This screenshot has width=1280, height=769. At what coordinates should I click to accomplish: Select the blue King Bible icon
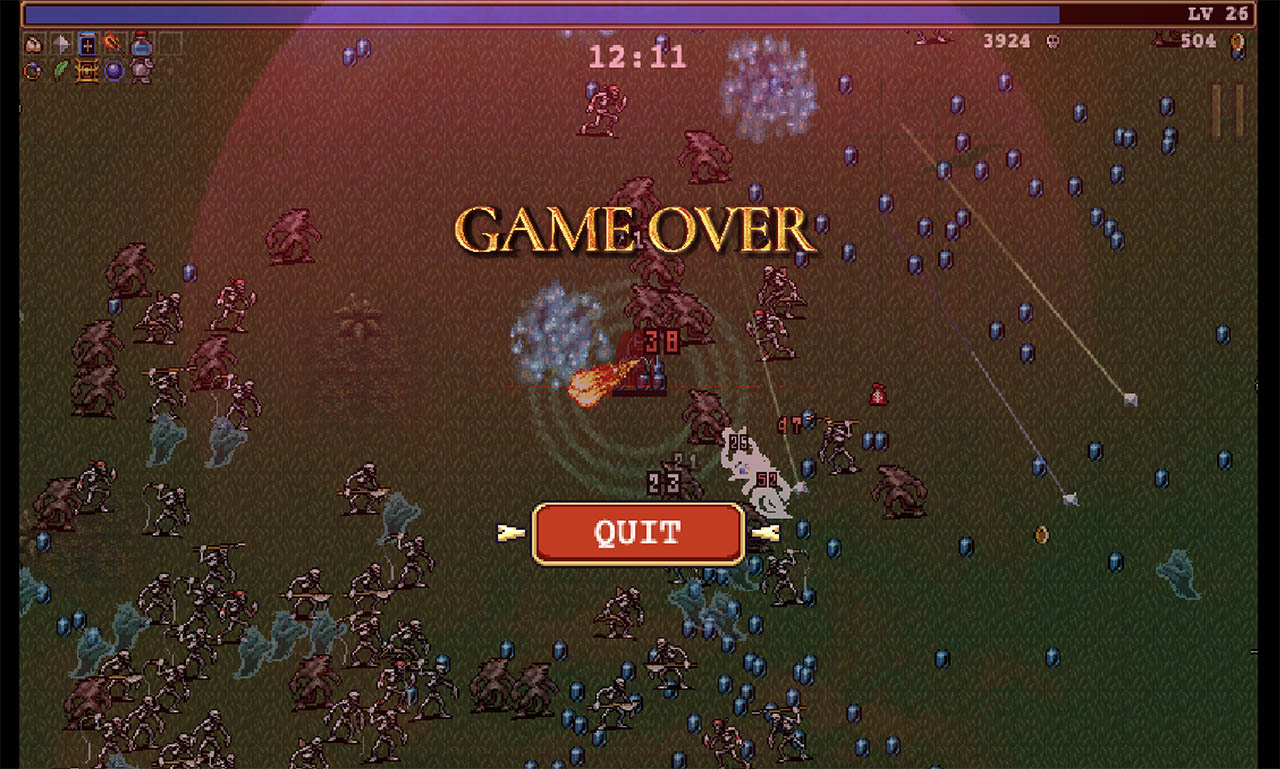point(88,45)
